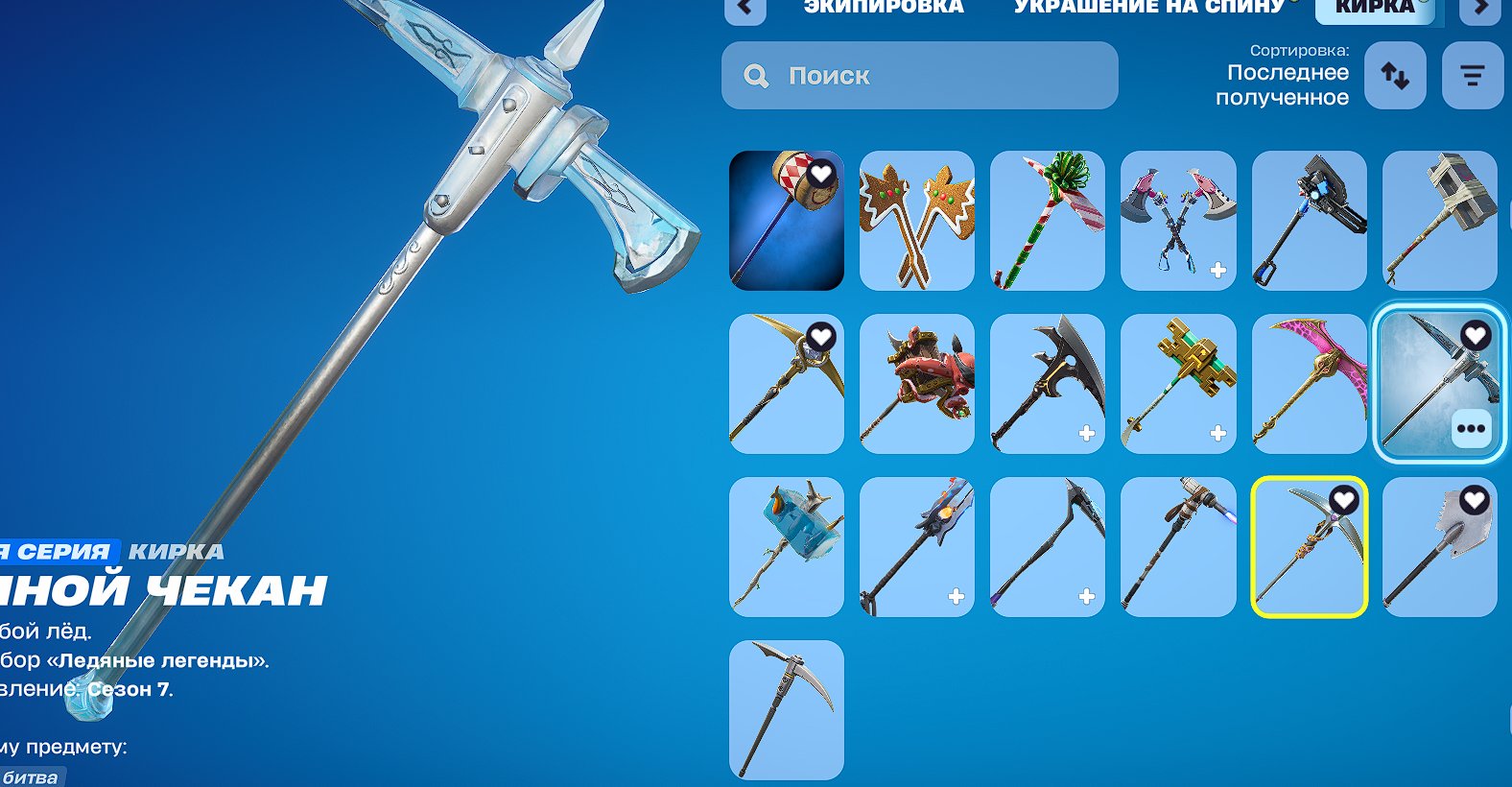The height and width of the screenshot is (787, 1512).
Task: Switch to the ЭКИПИРОВКА tab
Action: (x=884, y=8)
